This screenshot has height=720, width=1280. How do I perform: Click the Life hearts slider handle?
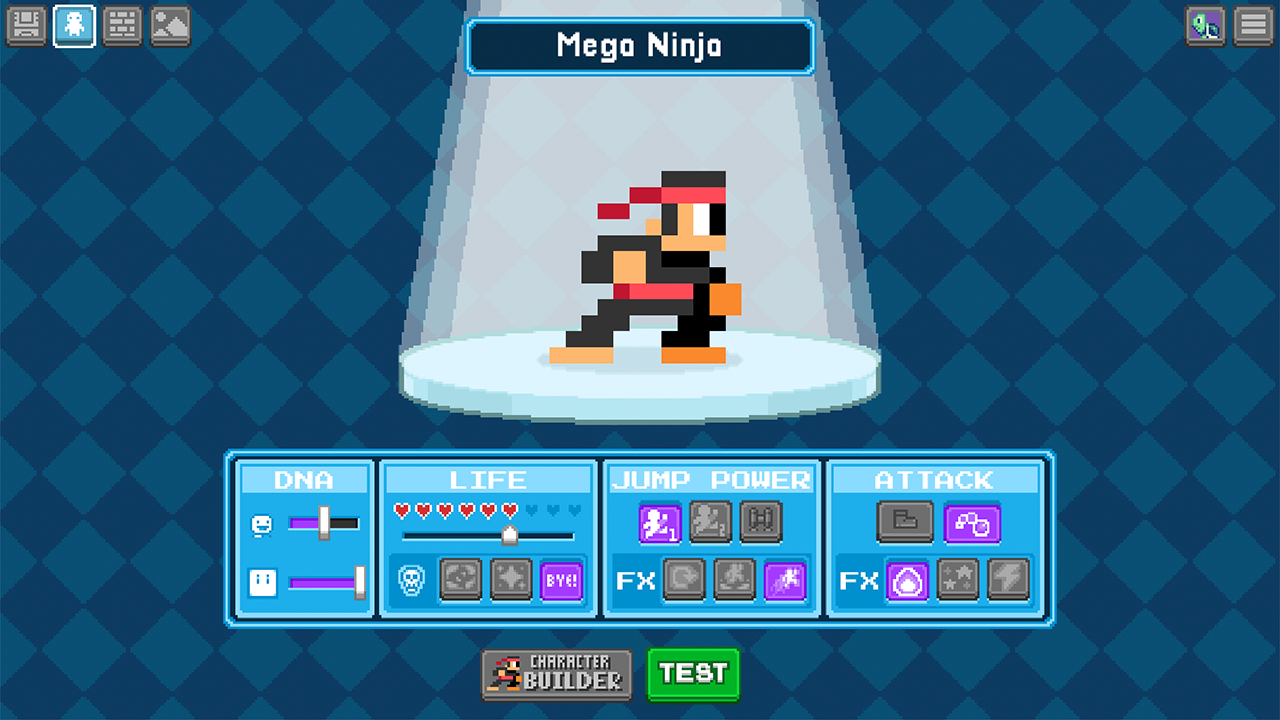point(509,536)
